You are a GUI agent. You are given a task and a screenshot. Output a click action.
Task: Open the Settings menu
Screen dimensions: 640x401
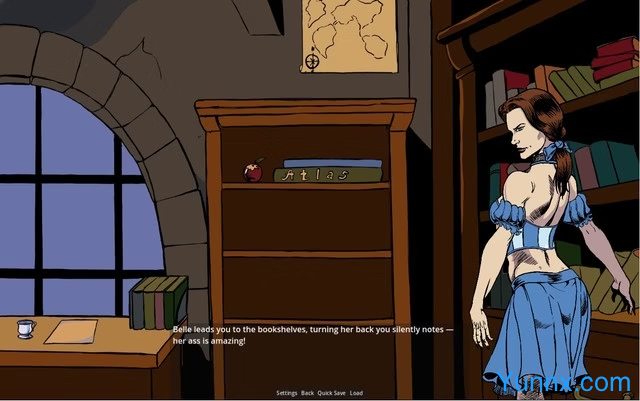[x=286, y=393]
